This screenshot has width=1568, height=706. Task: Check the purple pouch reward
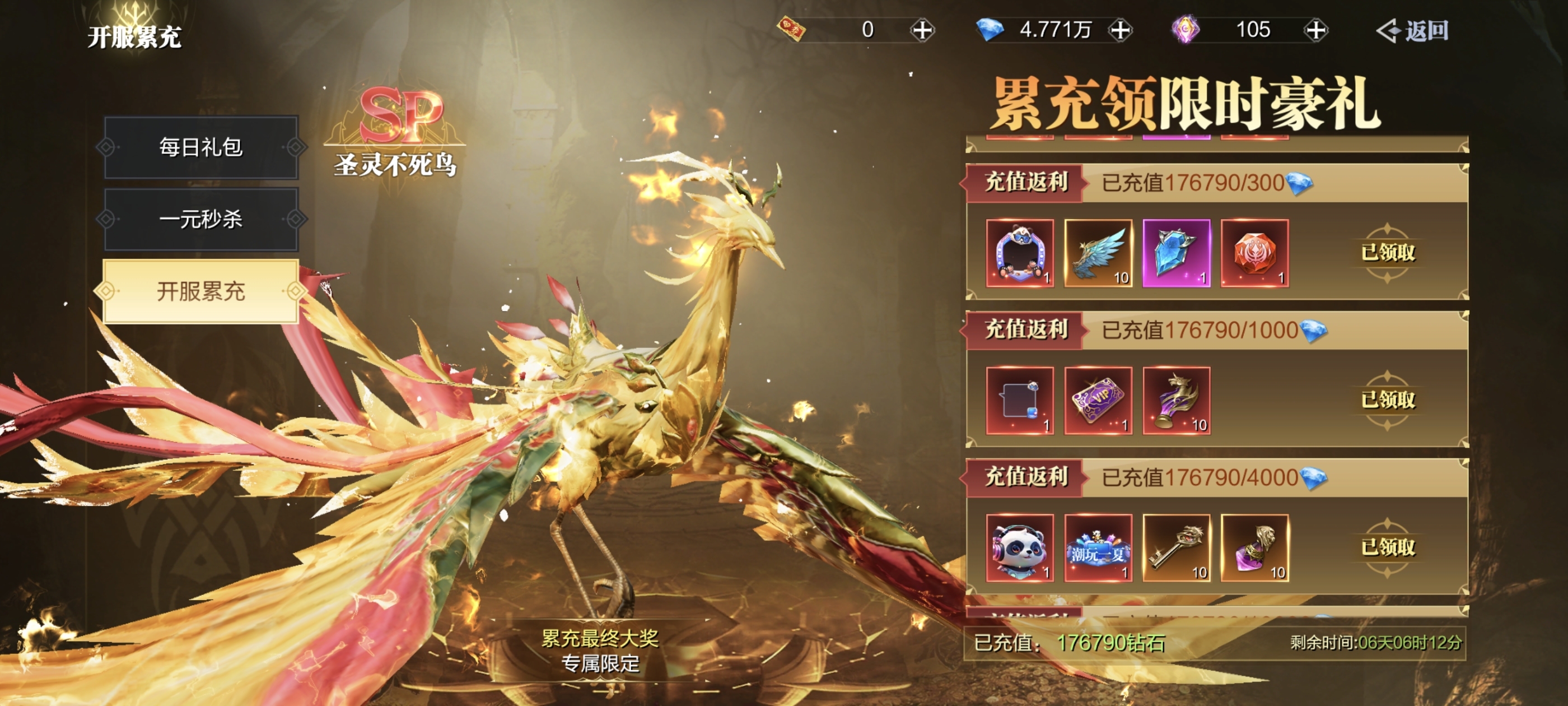pyautogui.click(x=1254, y=547)
